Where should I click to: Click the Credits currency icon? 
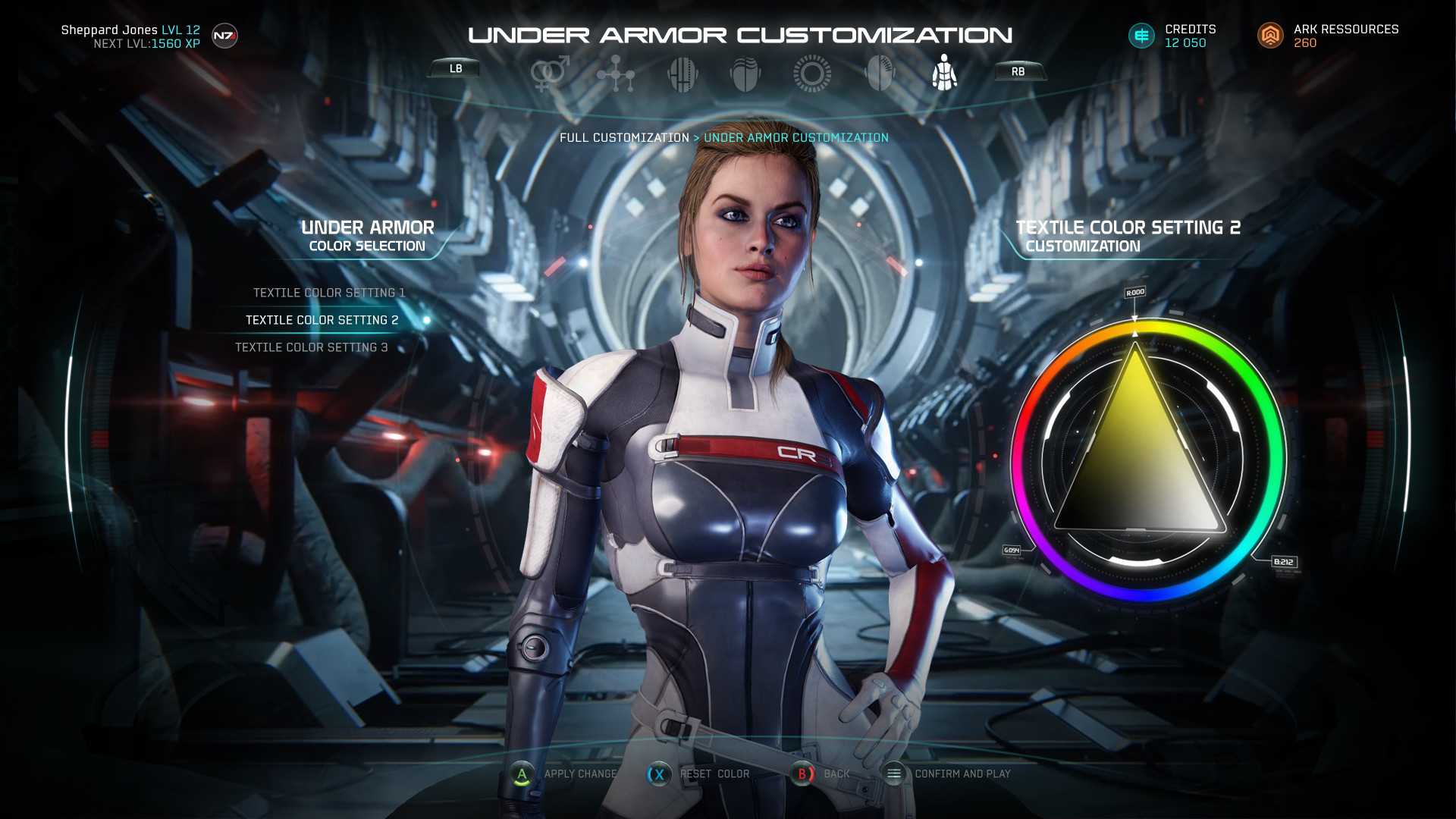click(1141, 35)
